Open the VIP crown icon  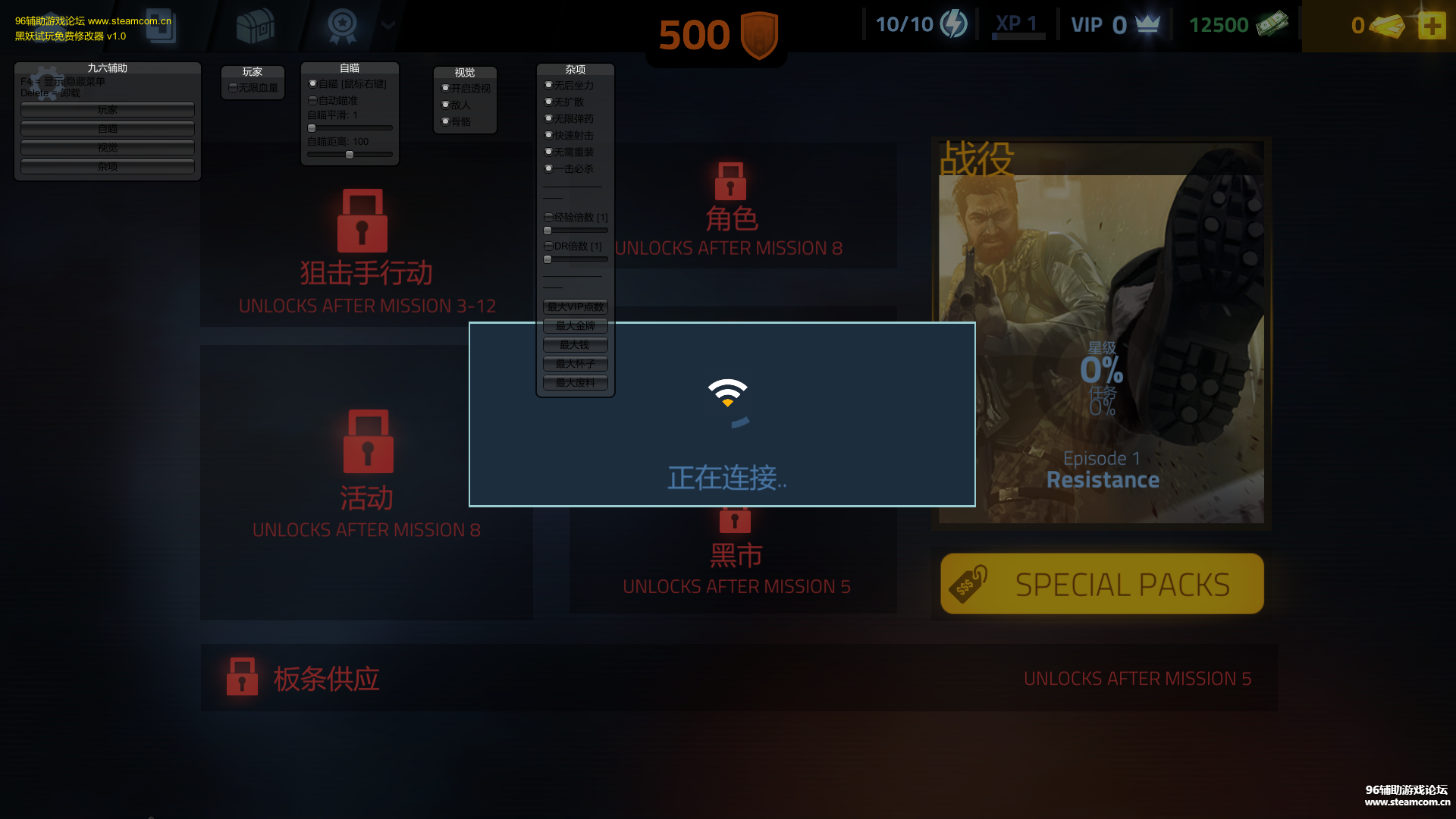point(1145,24)
